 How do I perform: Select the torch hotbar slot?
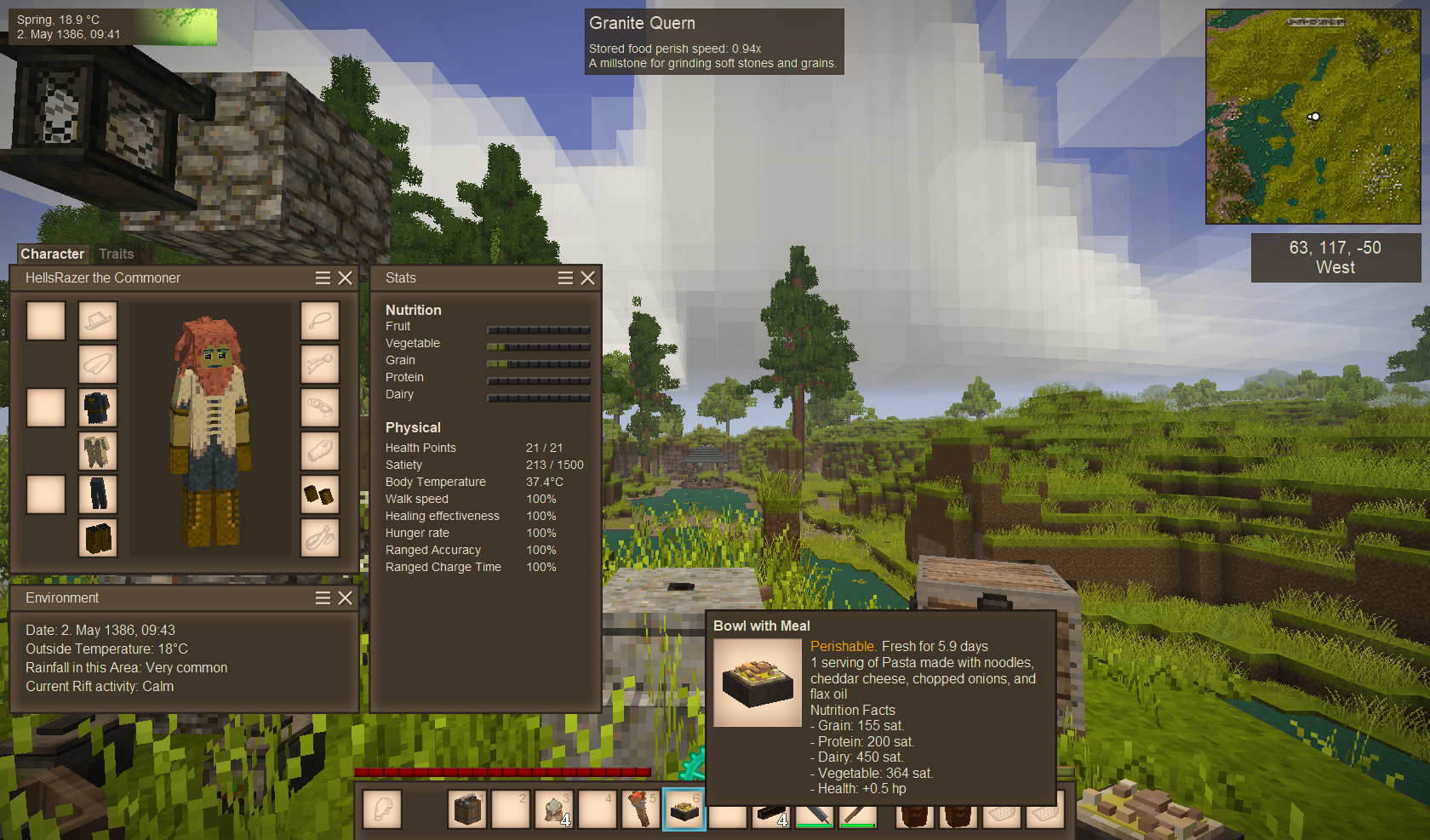pyautogui.click(x=639, y=809)
